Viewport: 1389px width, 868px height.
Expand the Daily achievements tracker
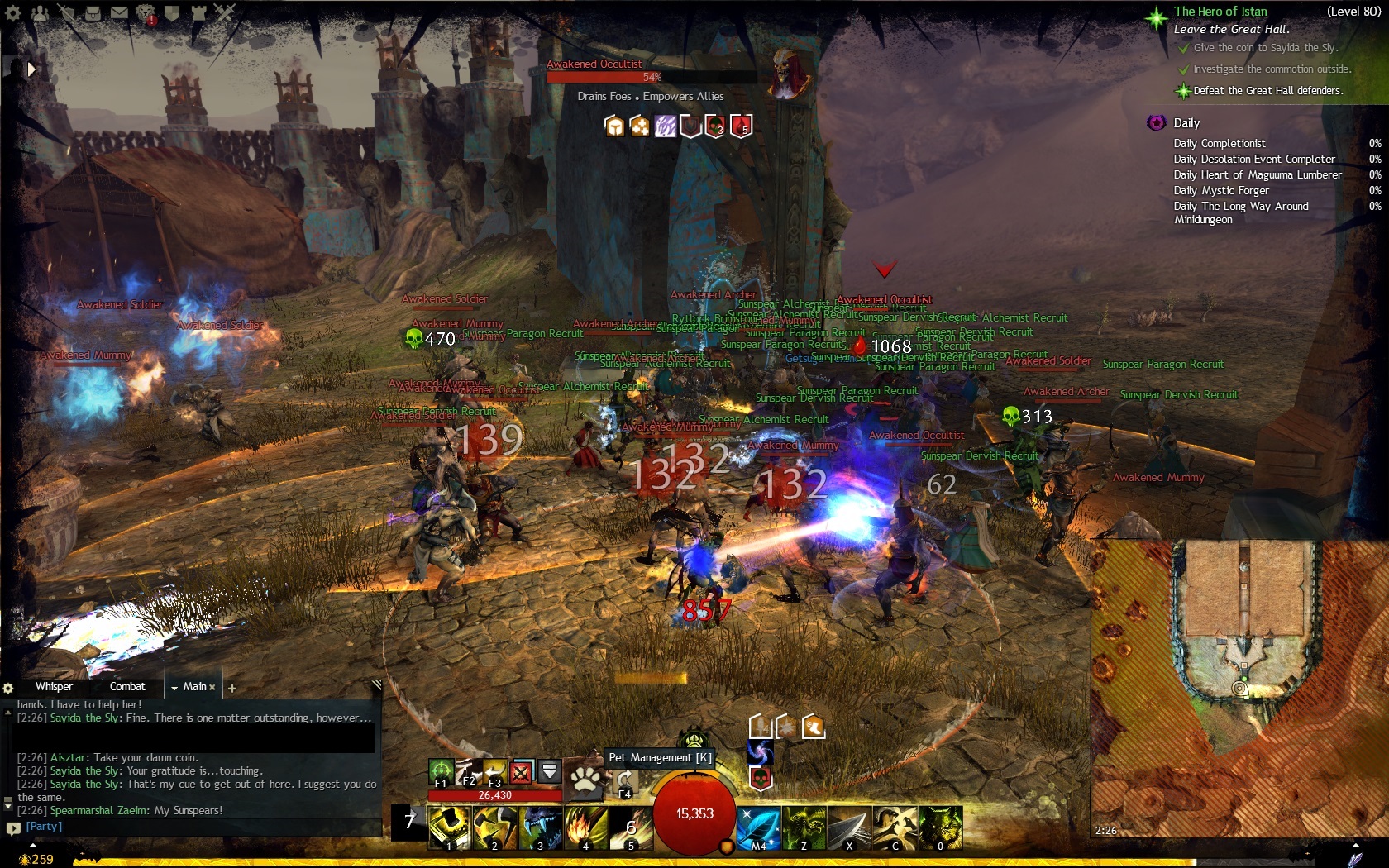[1186, 123]
